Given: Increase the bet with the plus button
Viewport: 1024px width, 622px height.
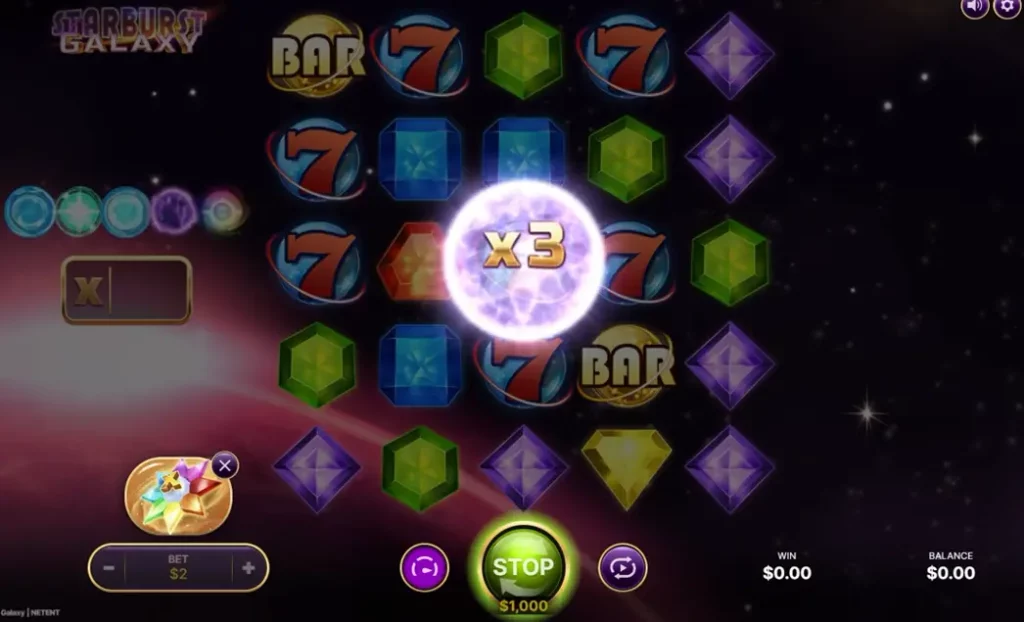Looking at the screenshot, I should 248,568.
